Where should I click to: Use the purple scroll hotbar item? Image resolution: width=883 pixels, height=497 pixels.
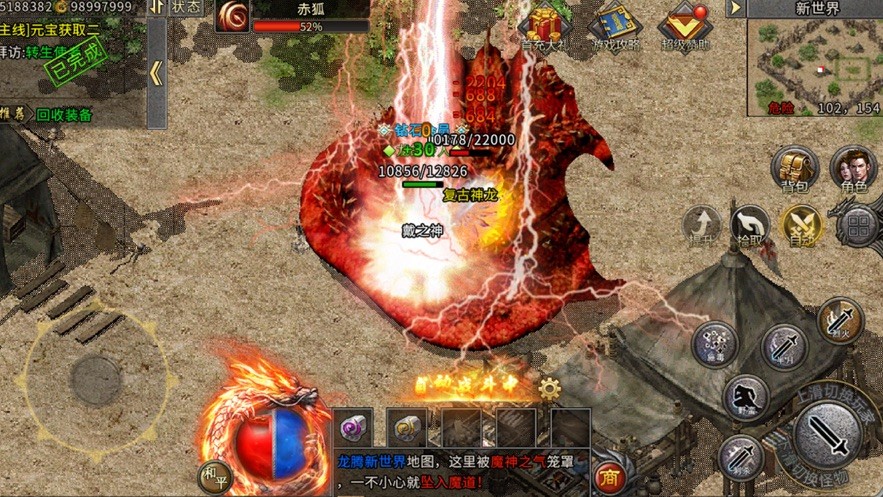click(x=353, y=427)
